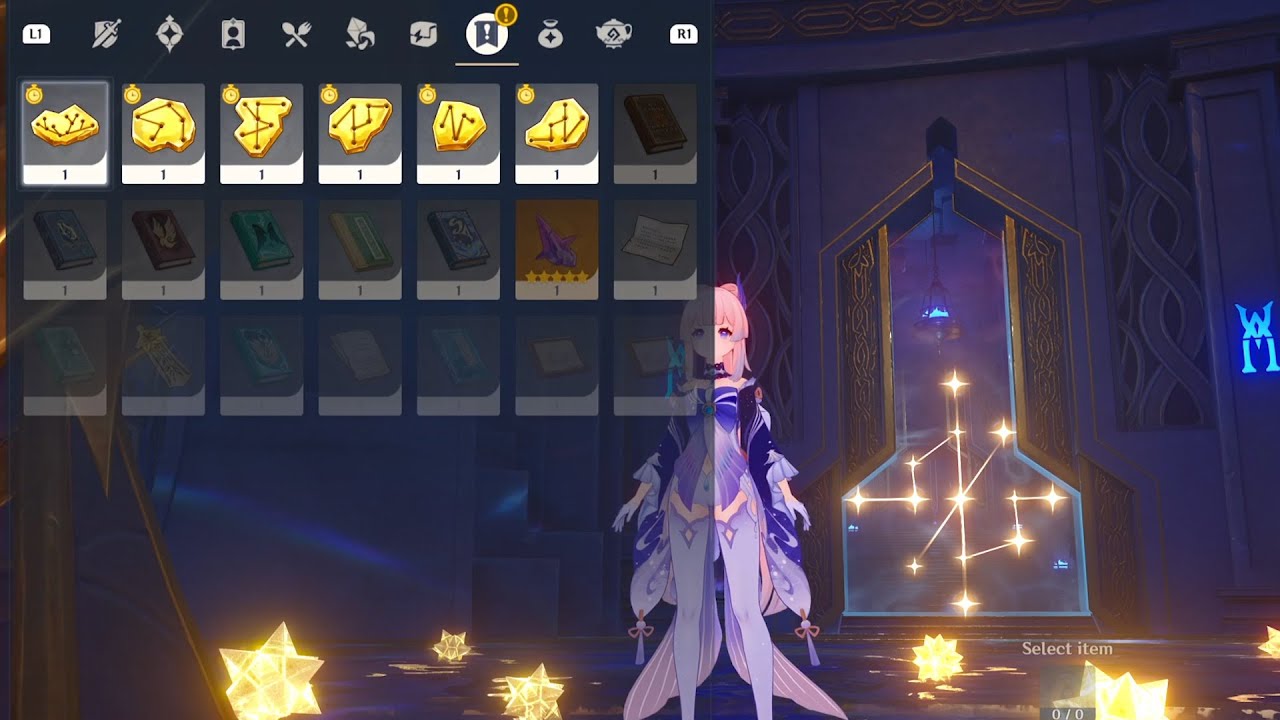This screenshot has height=720, width=1280.
Task: Open the Precious Items pouch tab
Action: pos(550,35)
